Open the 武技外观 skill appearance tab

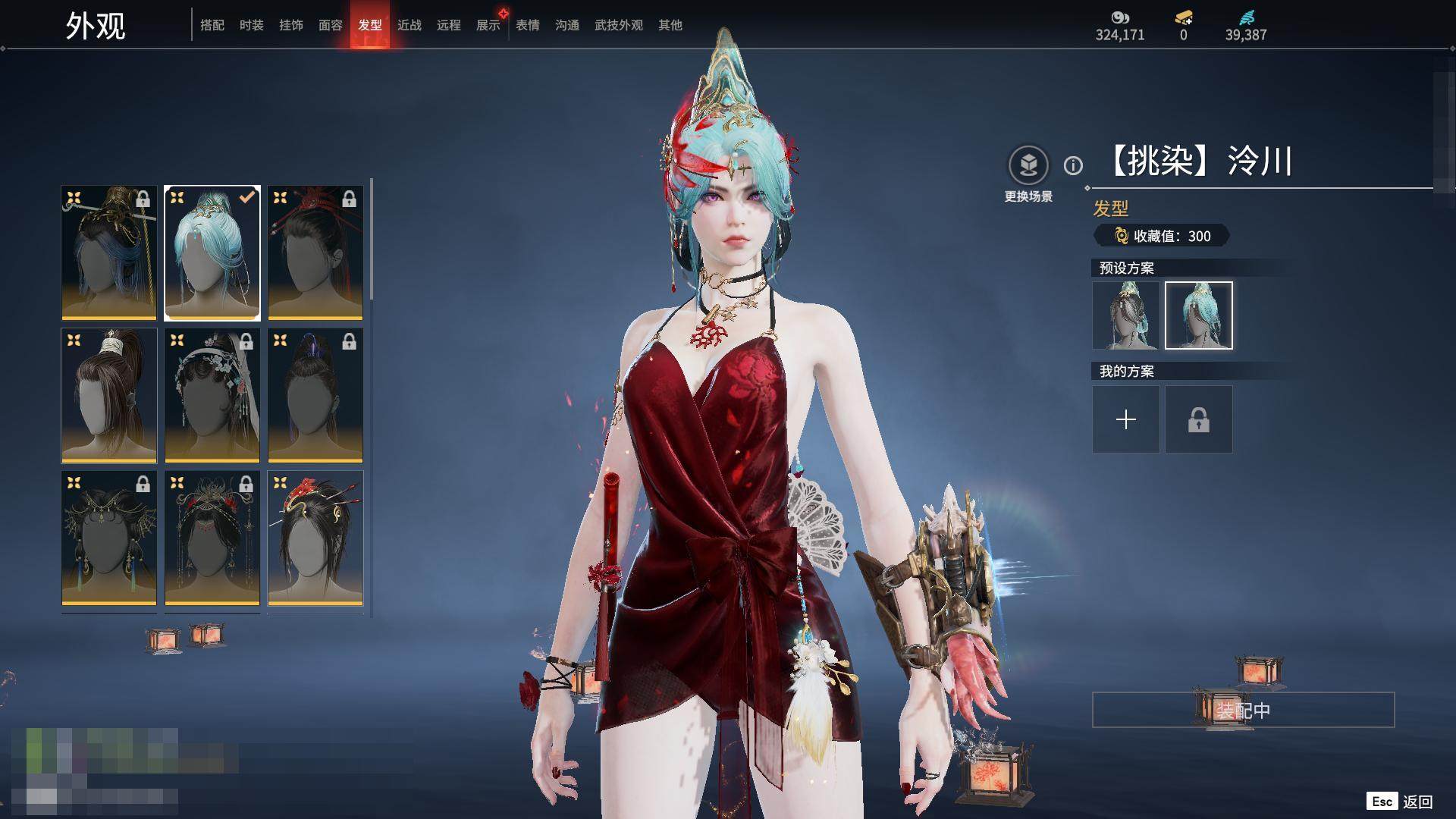(618, 25)
